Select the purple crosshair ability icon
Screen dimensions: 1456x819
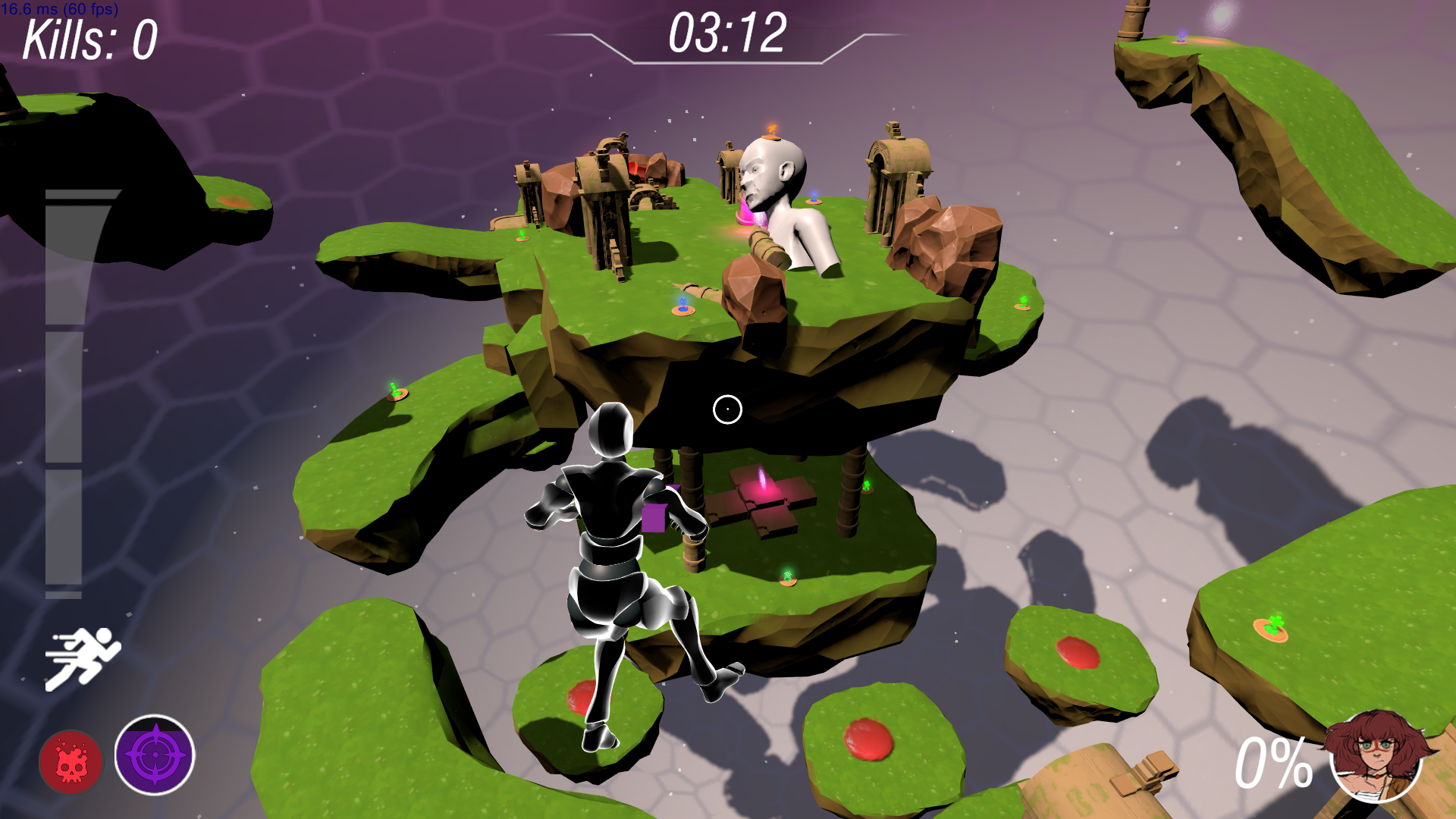coord(155,755)
